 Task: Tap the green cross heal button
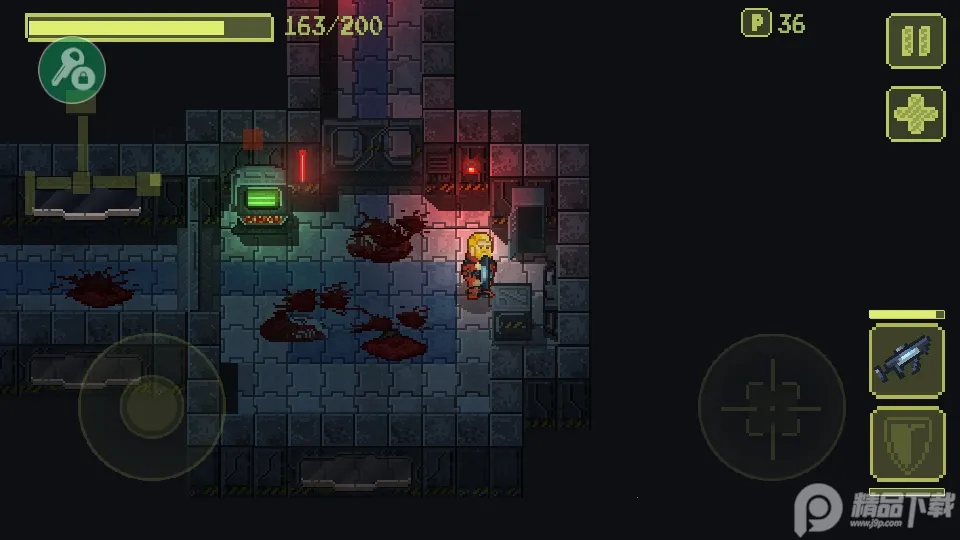click(x=915, y=114)
